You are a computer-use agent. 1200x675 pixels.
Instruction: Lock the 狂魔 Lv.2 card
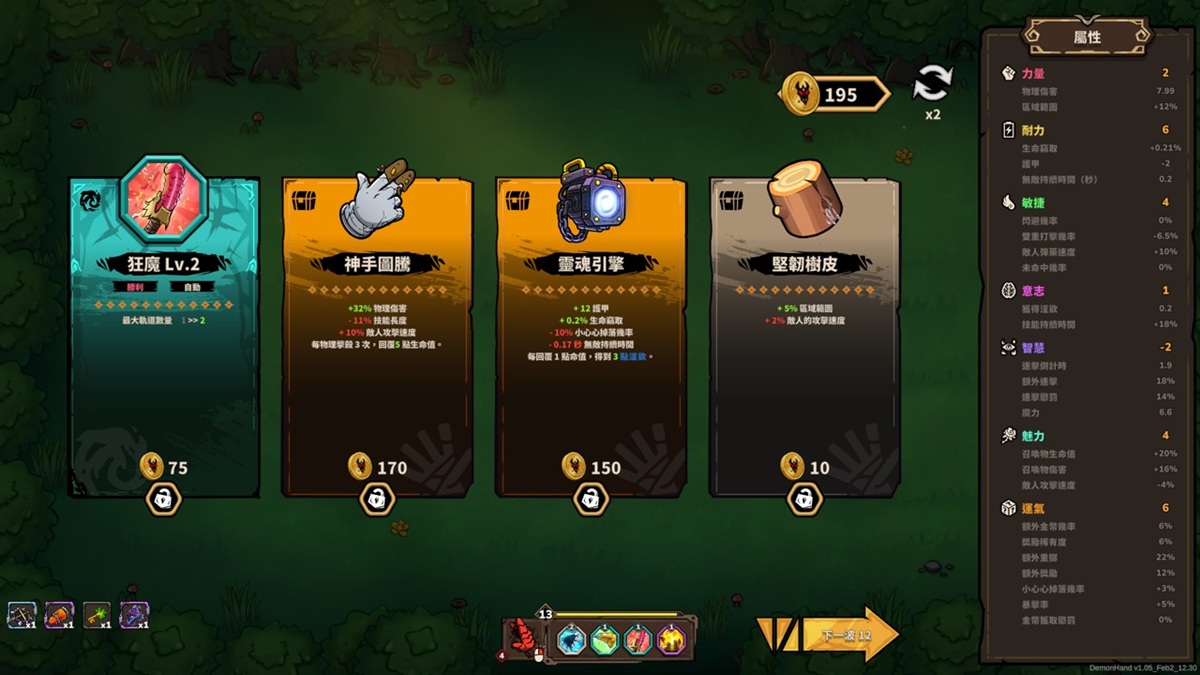[x=164, y=498]
